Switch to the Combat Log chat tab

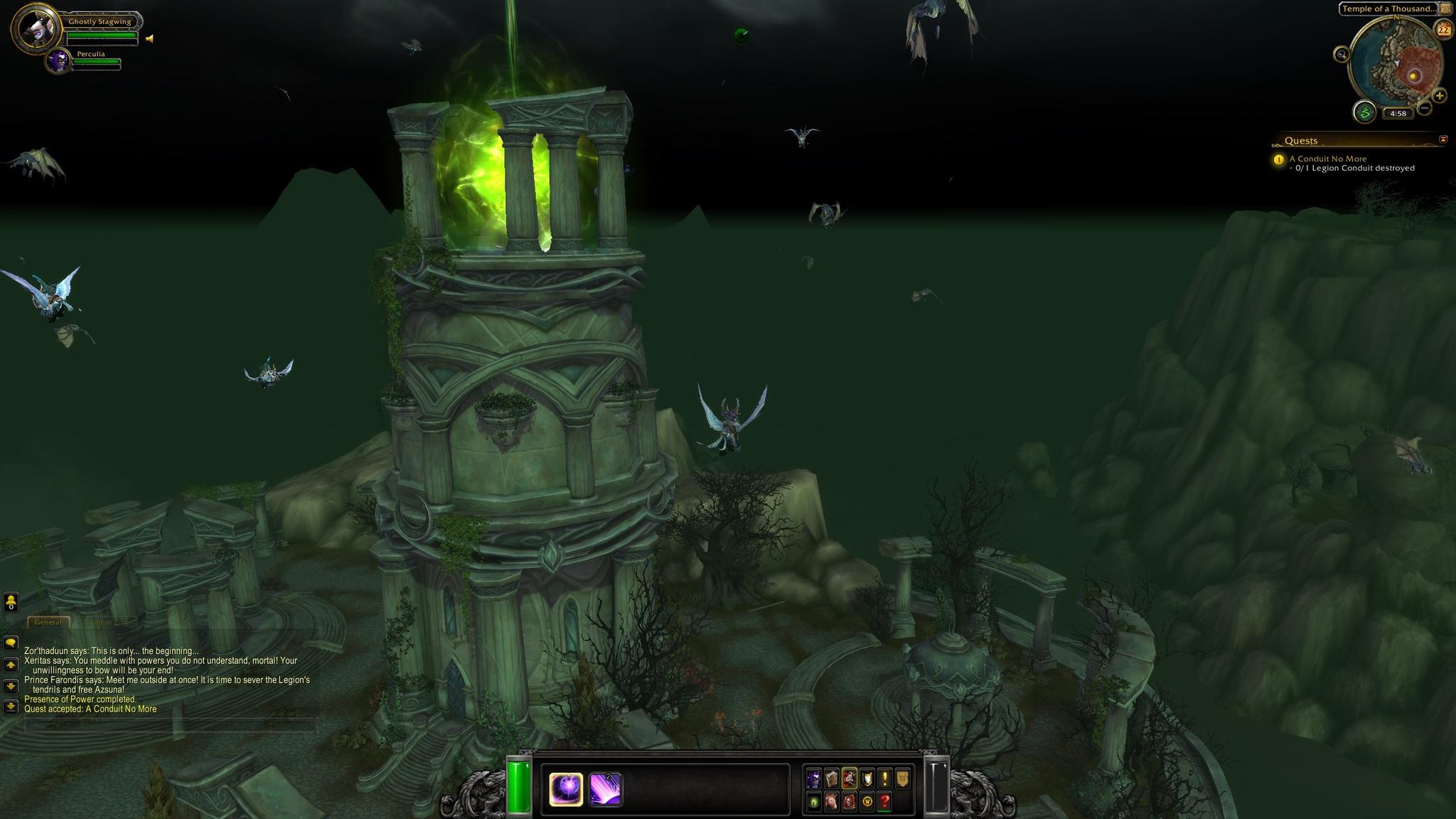coord(105,622)
